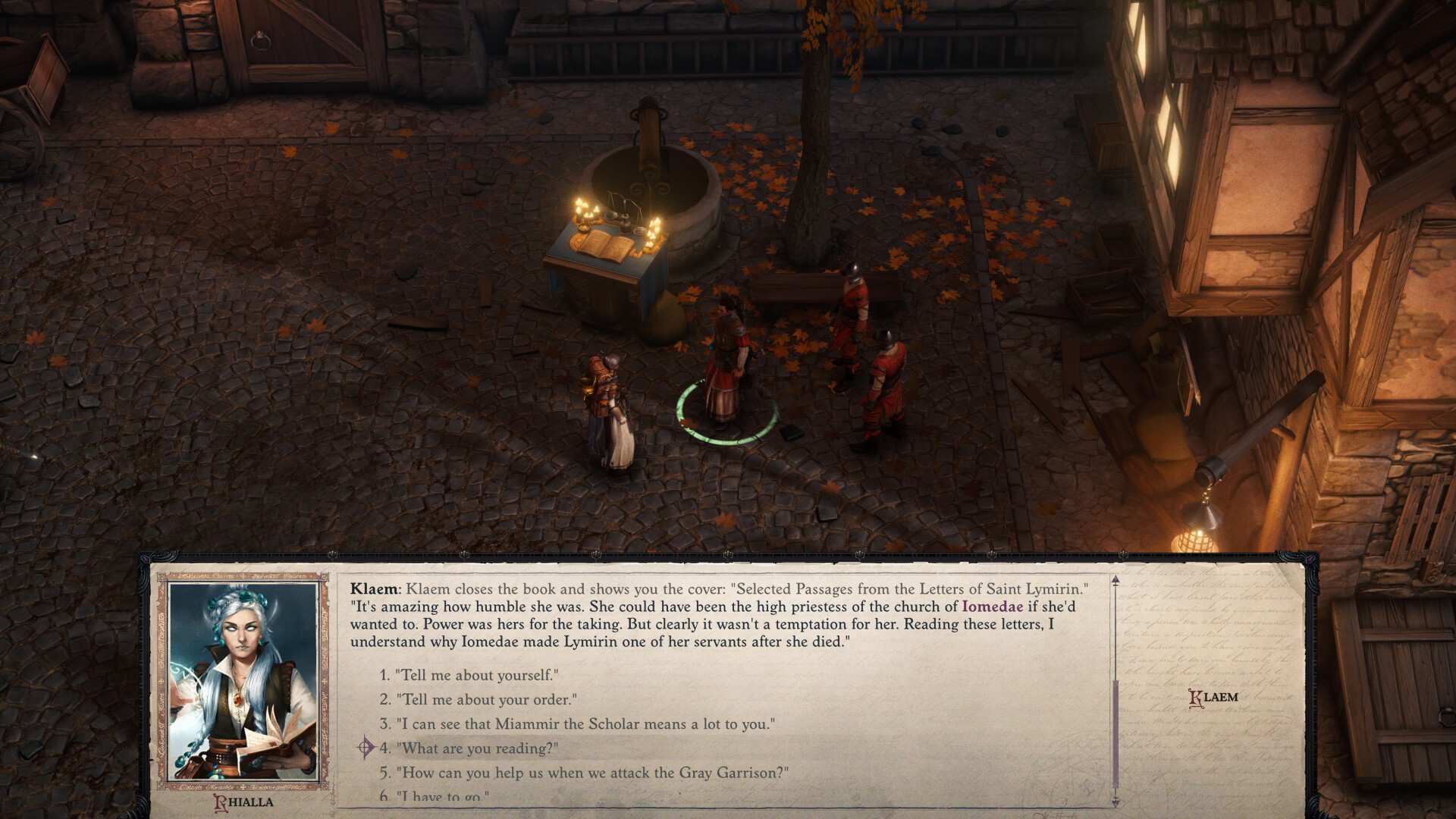This screenshot has height=819, width=1456.
Task: Ask about attacking the Gray Garrison
Action: click(591, 774)
